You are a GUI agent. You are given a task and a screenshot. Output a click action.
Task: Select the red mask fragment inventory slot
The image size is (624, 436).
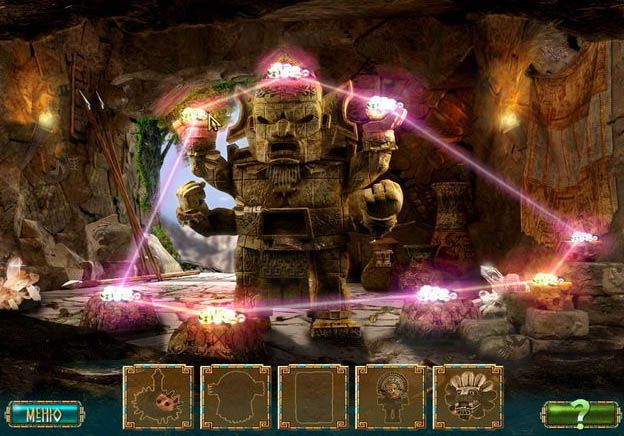click(x=158, y=397)
